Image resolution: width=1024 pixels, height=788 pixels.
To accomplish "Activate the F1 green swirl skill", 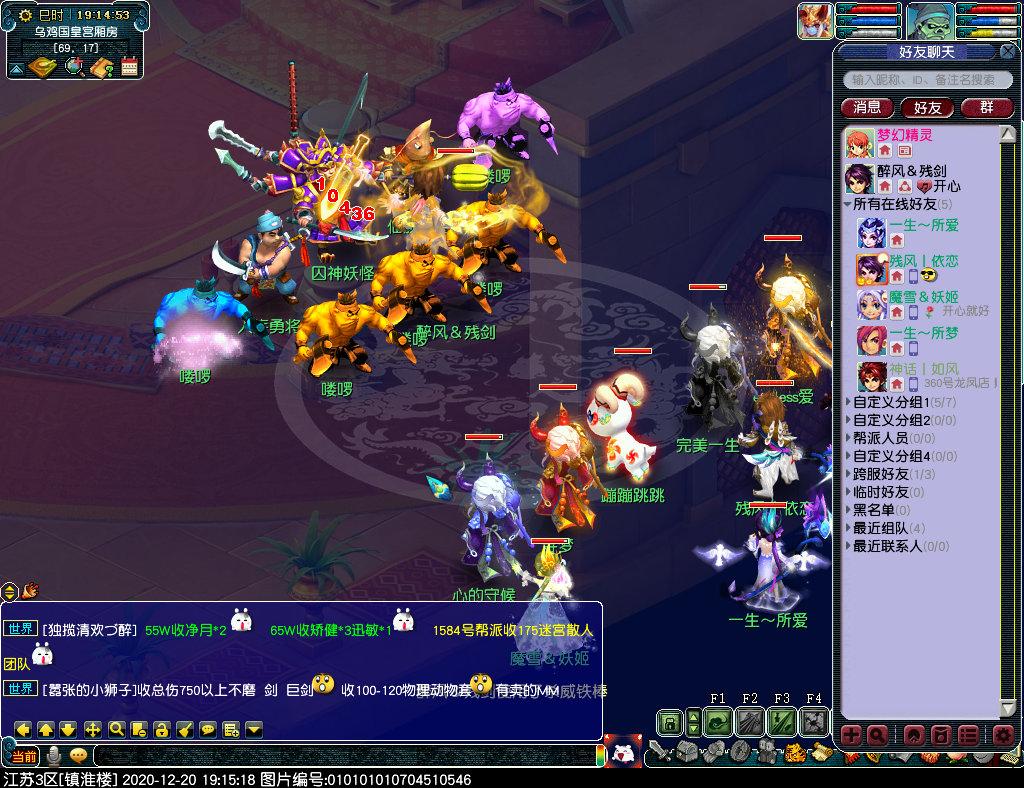I will [x=717, y=721].
